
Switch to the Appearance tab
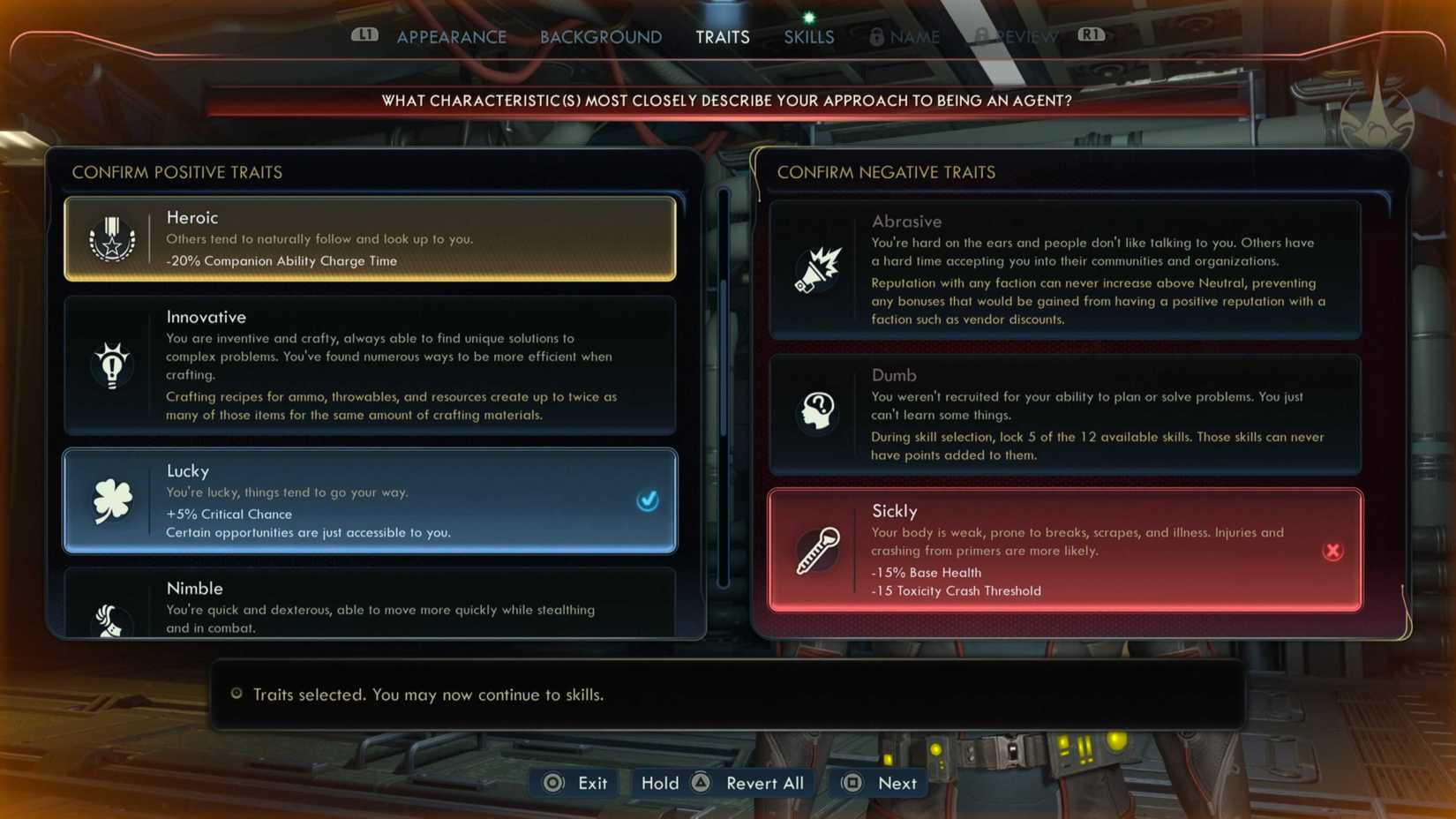coord(452,36)
